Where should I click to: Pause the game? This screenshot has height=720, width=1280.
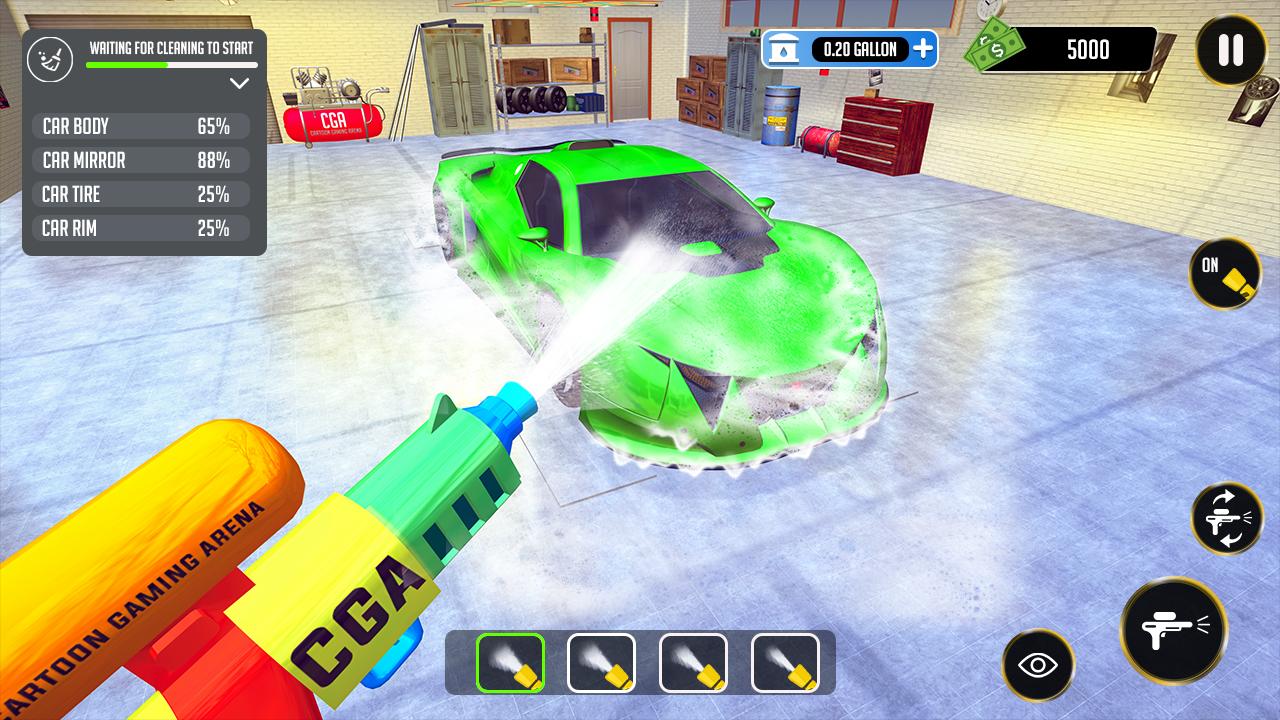1231,50
